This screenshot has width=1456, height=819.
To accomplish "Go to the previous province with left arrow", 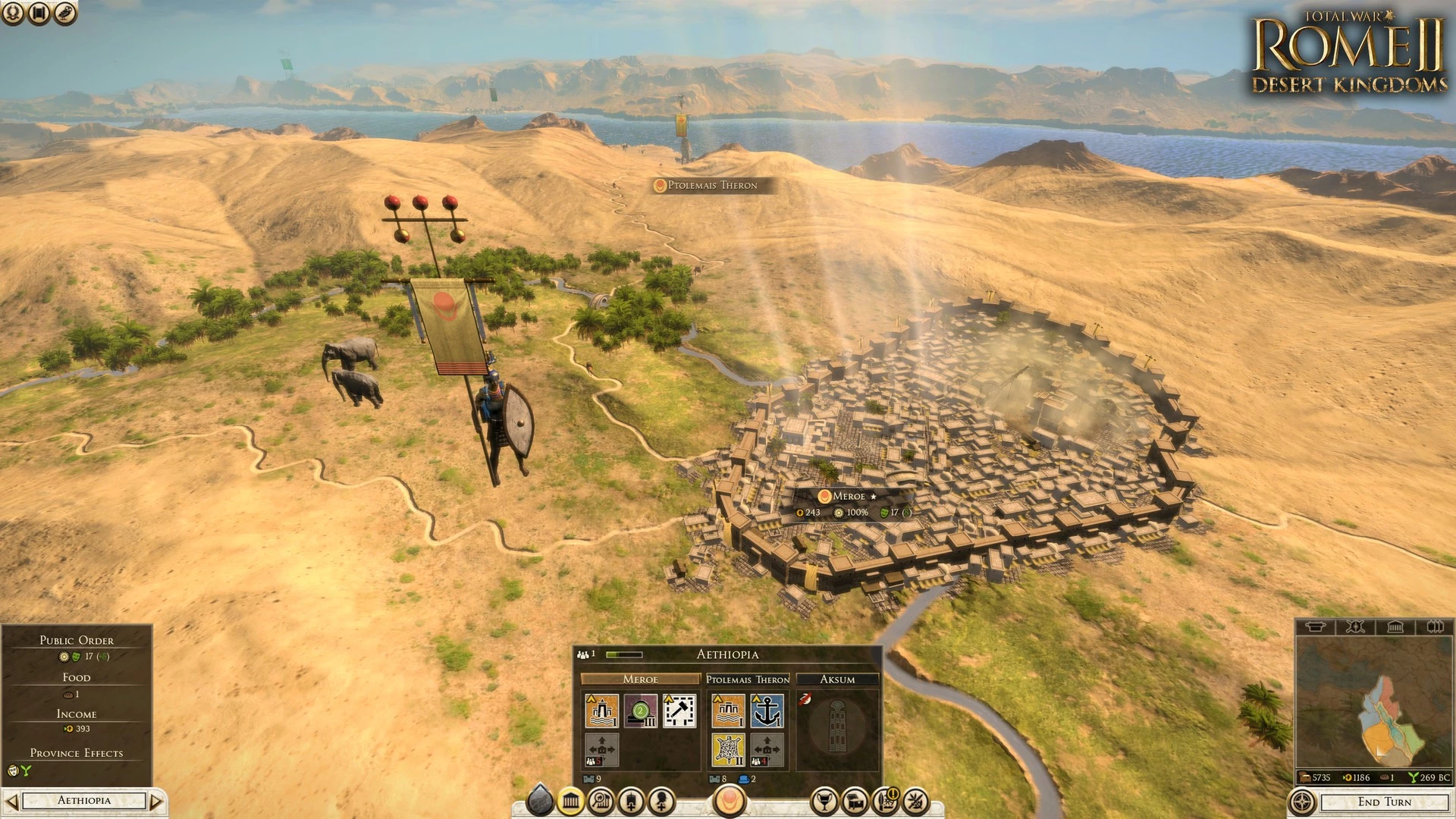I will pyautogui.click(x=11, y=801).
